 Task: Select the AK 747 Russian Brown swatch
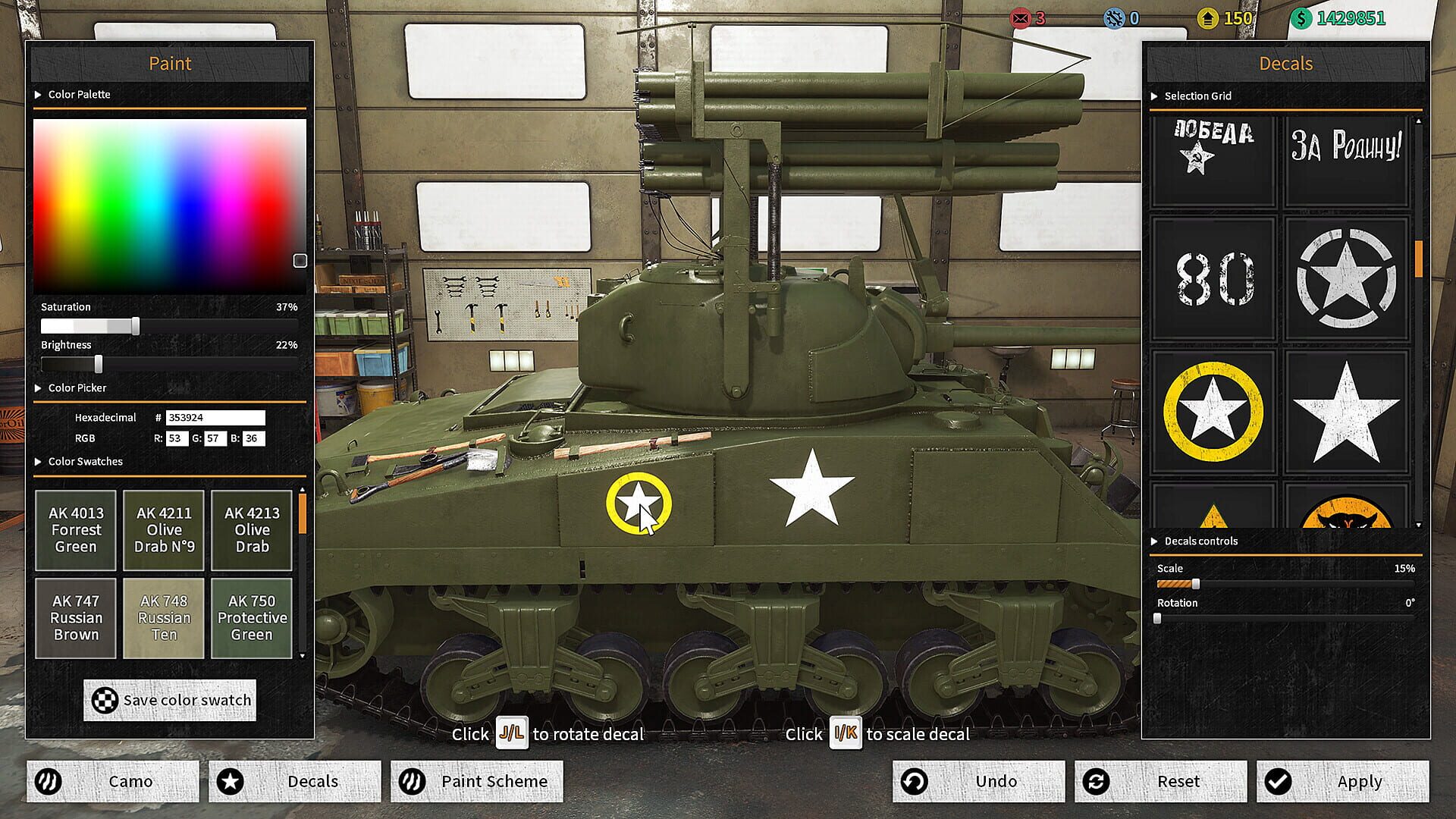(x=75, y=618)
